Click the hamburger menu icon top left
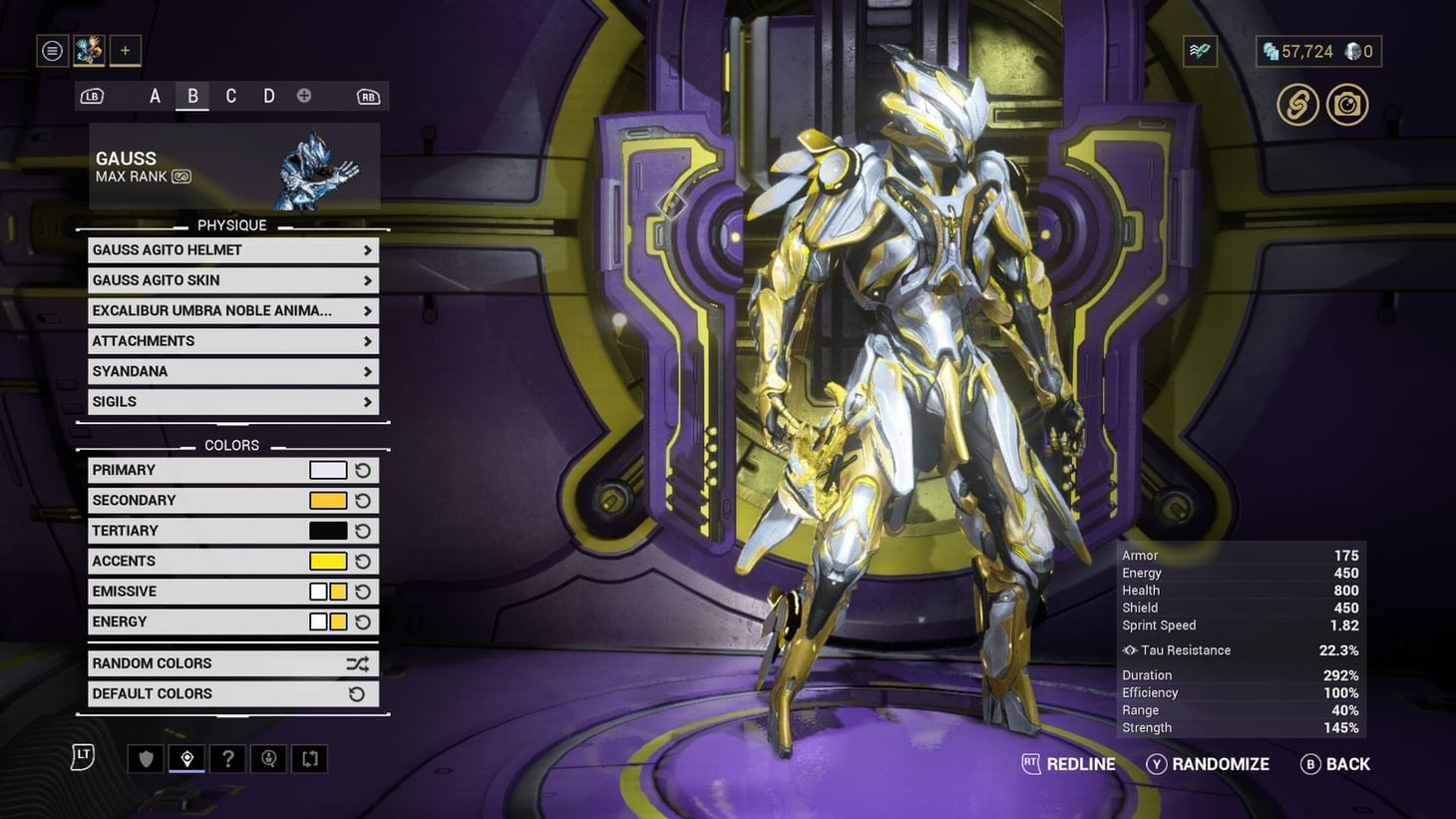The height and width of the screenshot is (819, 1456). pos(52,50)
